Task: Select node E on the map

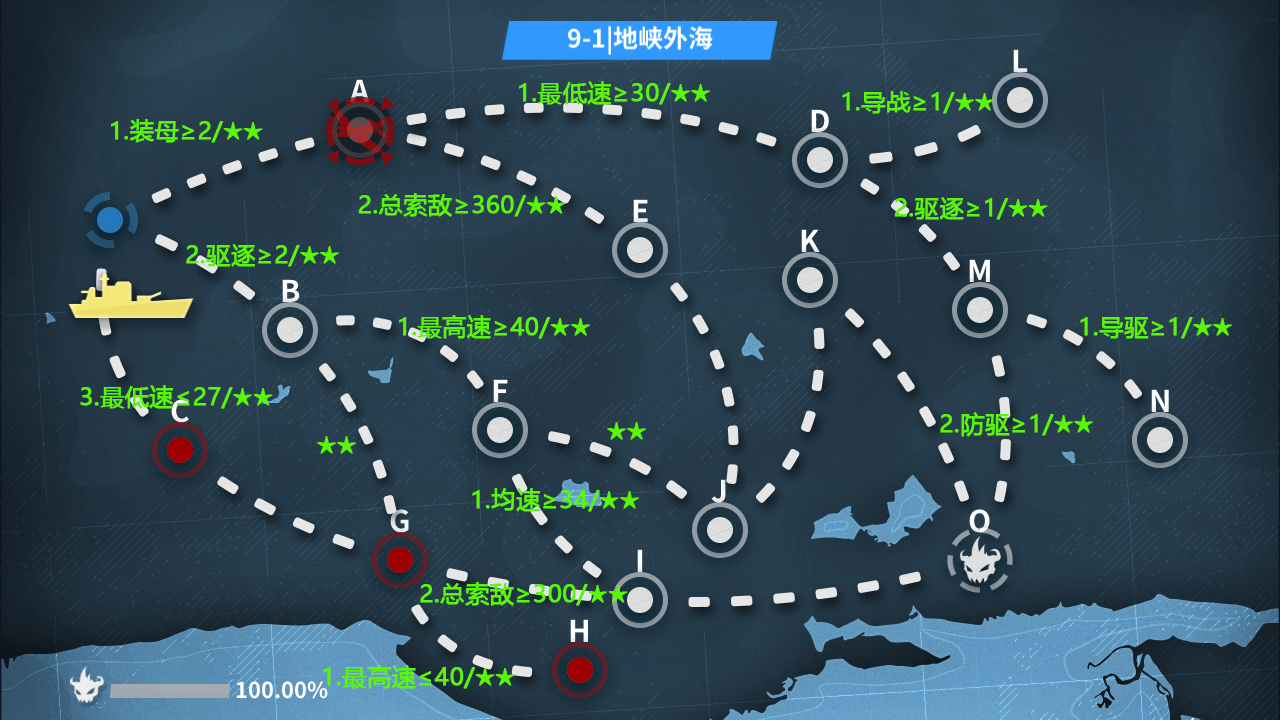Action: tap(640, 250)
